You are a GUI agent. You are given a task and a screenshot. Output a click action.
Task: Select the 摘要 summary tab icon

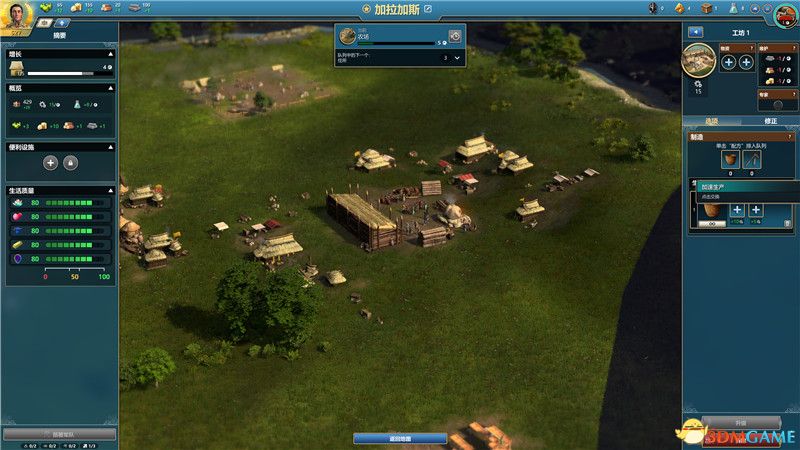pos(46,22)
